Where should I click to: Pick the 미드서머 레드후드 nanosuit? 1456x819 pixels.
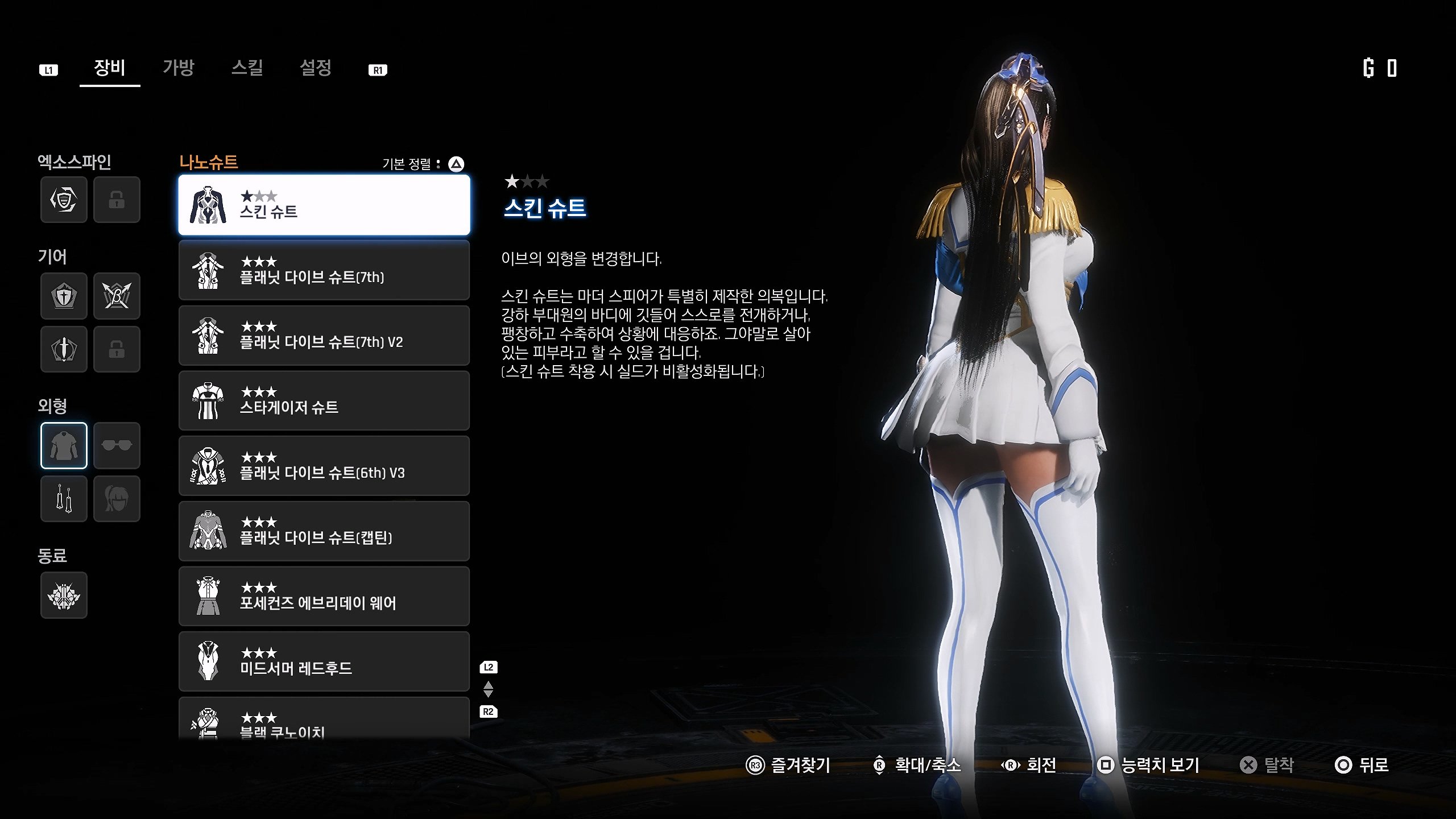324,661
